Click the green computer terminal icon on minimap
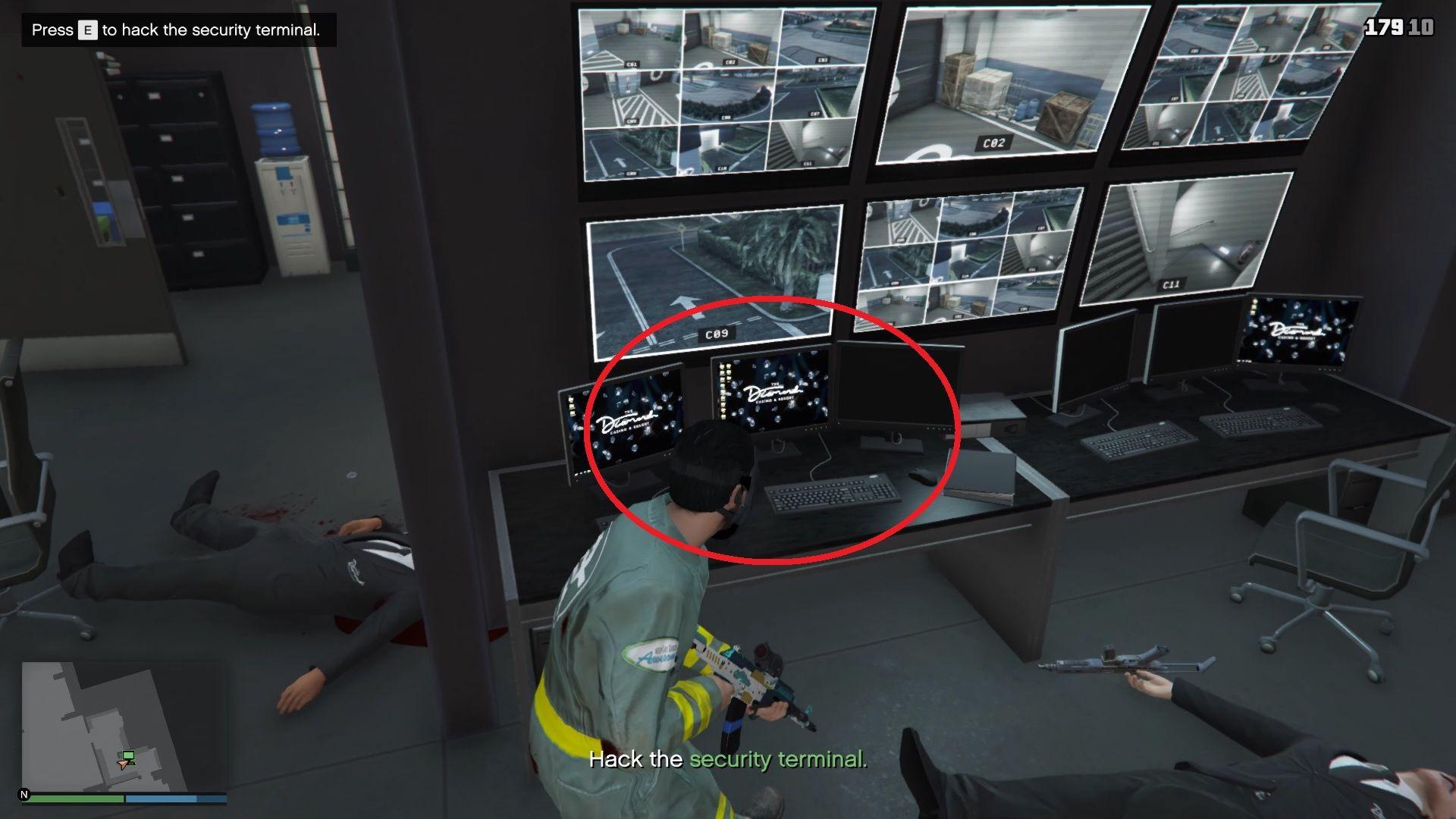 click(x=128, y=757)
